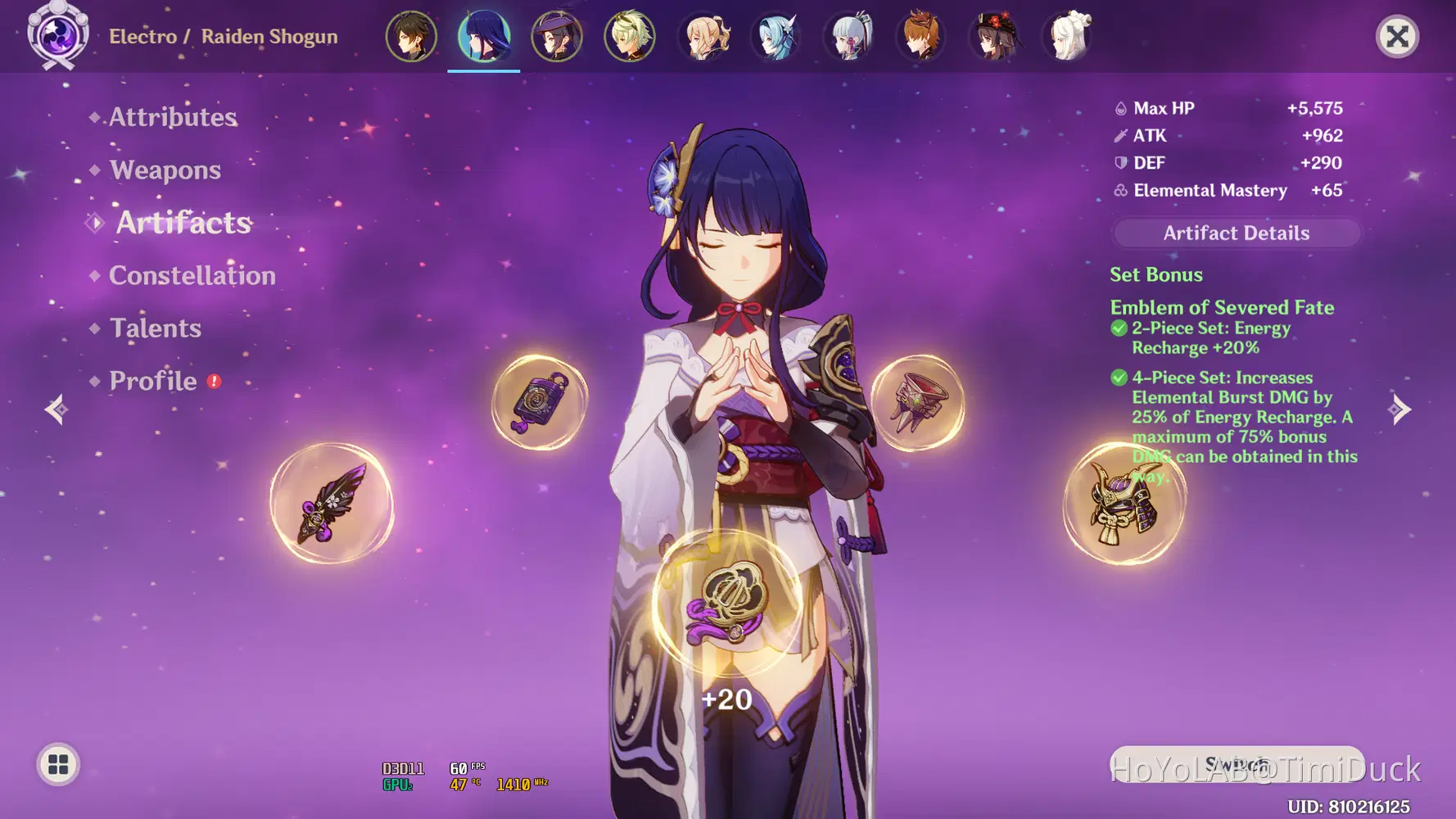This screenshot has width=1456, height=819.
Task: Open the Attributes menu entry
Action: tap(173, 117)
